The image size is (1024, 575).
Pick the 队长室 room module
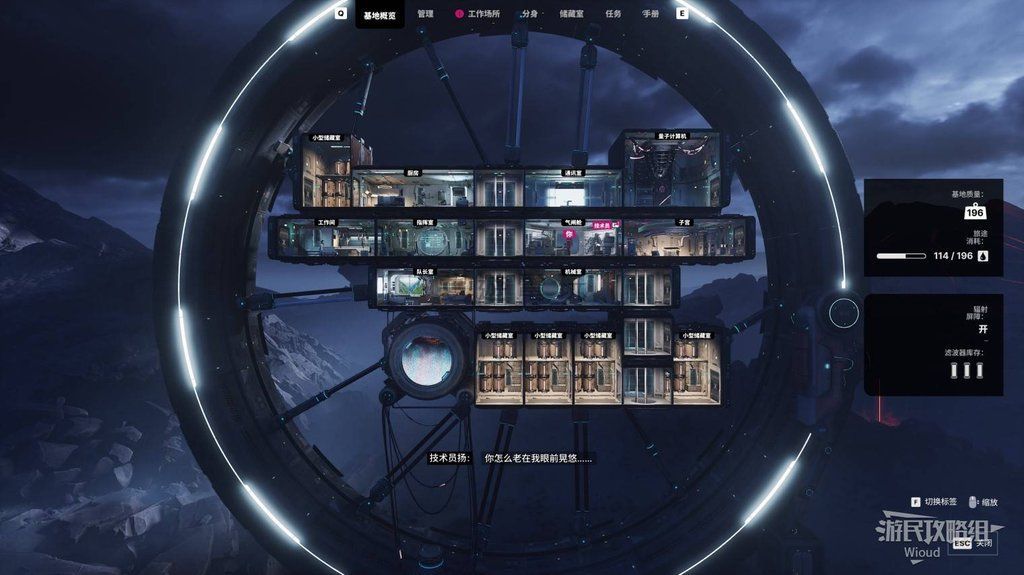pyautogui.click(x=424, y=287)
